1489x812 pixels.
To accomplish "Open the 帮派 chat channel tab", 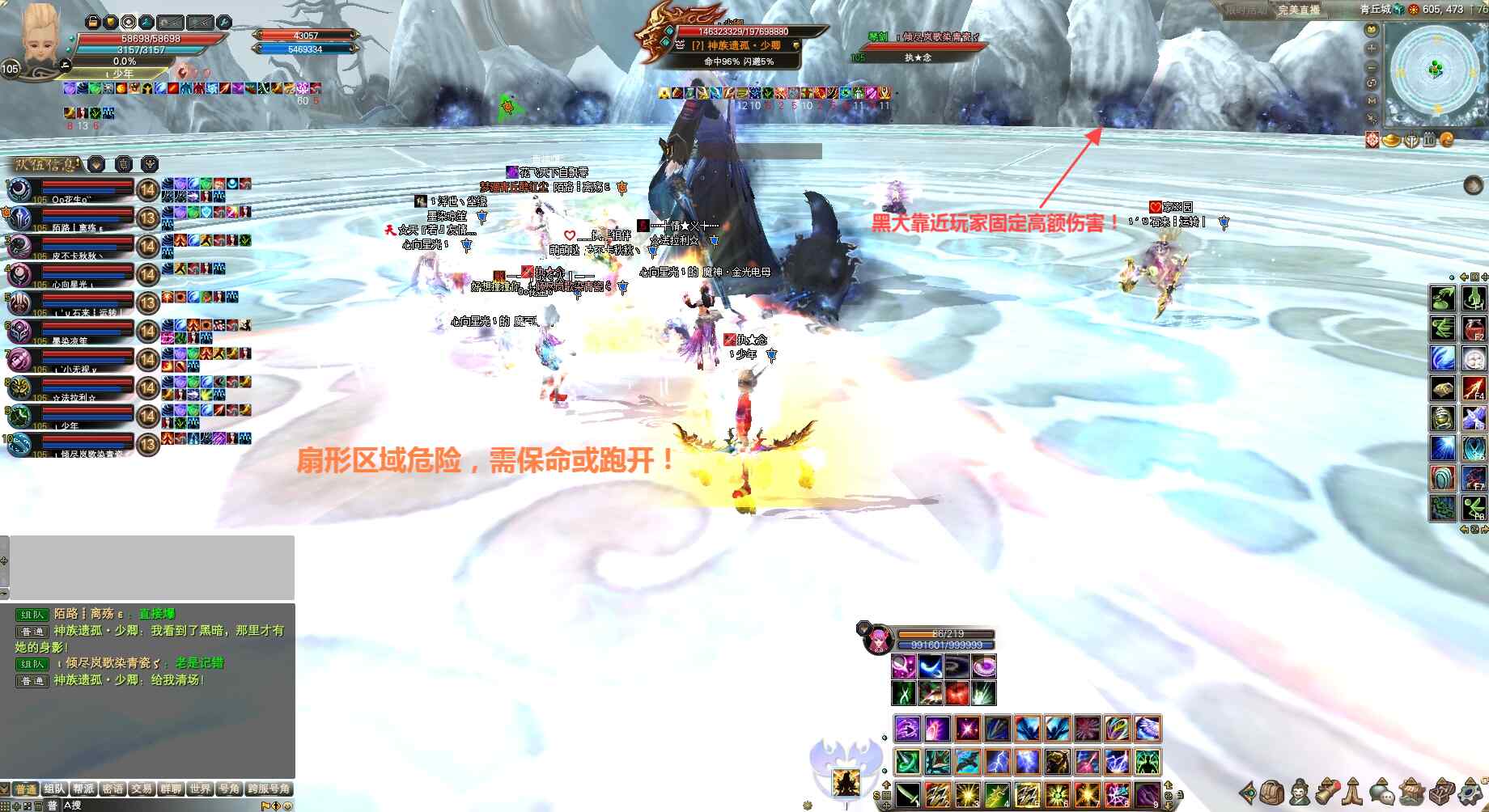I will click(x=83, y=789).
